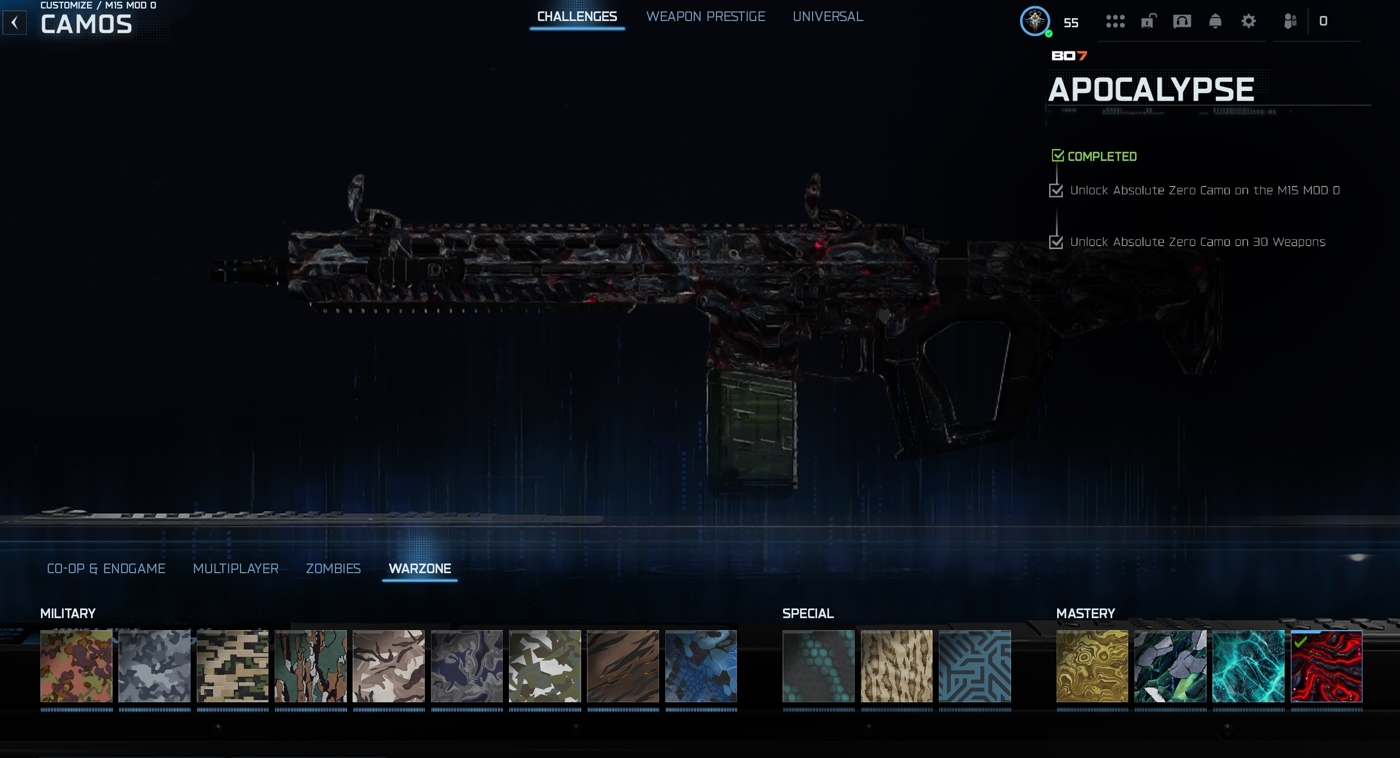
Task: Show the Co-op & Endgame camos
Action: [106, 568]
